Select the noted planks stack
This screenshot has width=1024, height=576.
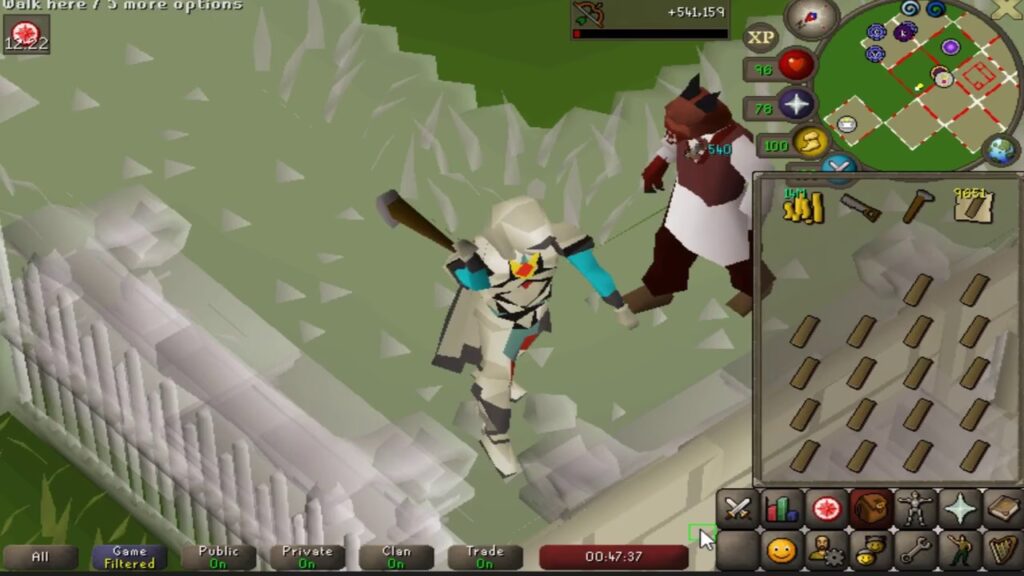pos(972,206)
